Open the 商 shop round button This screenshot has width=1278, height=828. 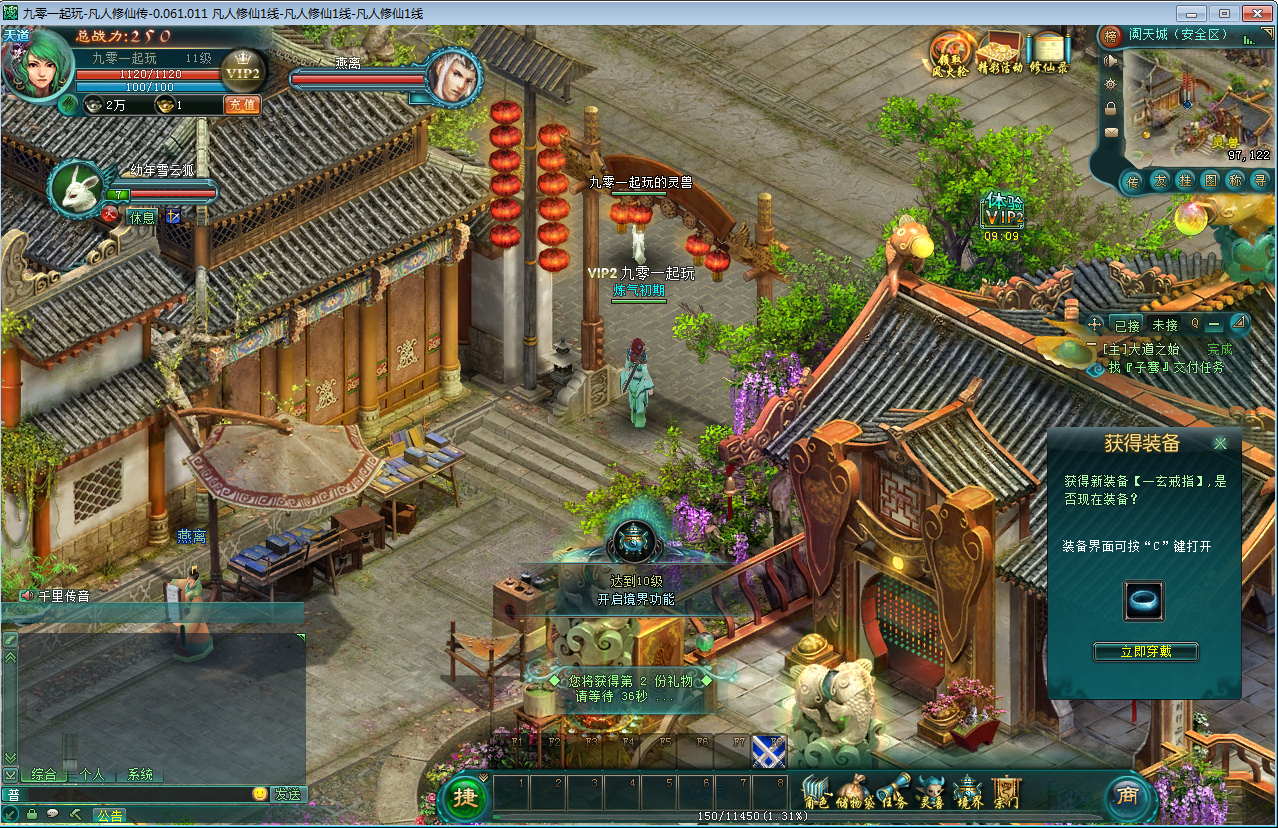click(1128, 796)
